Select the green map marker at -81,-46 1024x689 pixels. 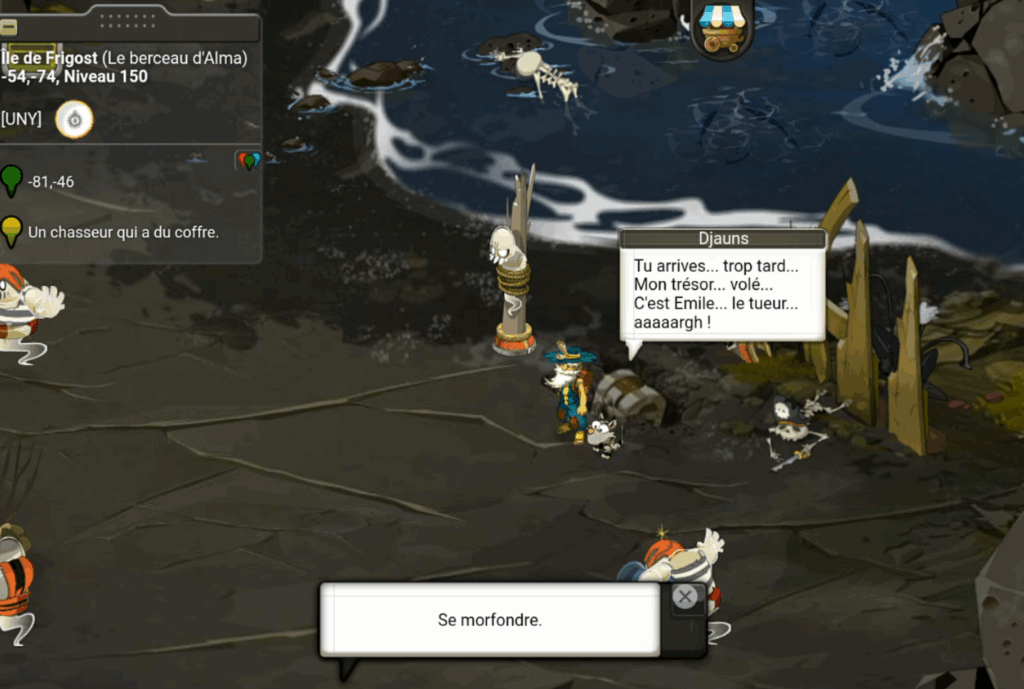pyautogui.click(x=11, y=181)
